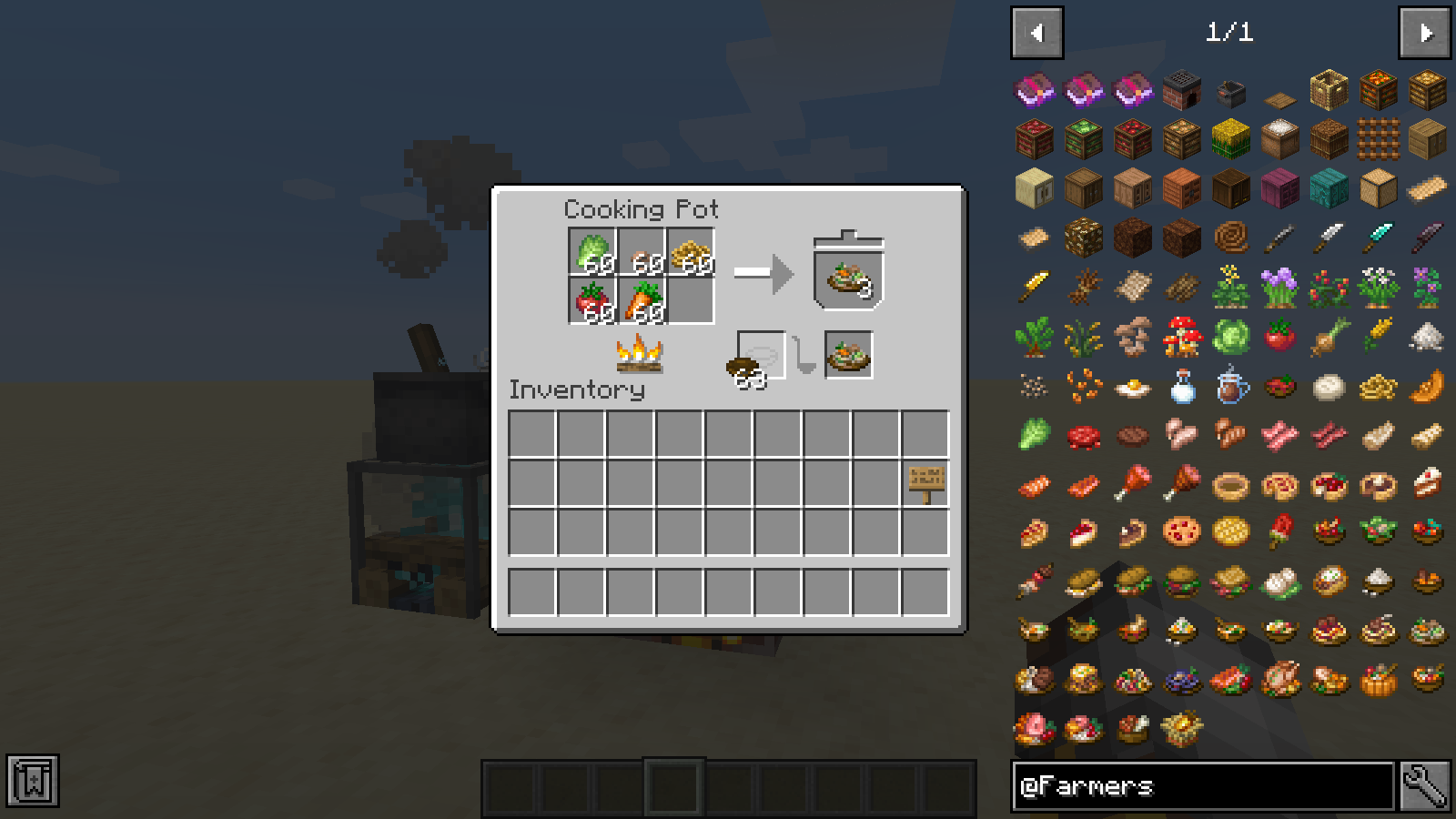Pick up the cabbage leaf stack in pot
Screen dimensions: 1456x819
tap(593, 251)
